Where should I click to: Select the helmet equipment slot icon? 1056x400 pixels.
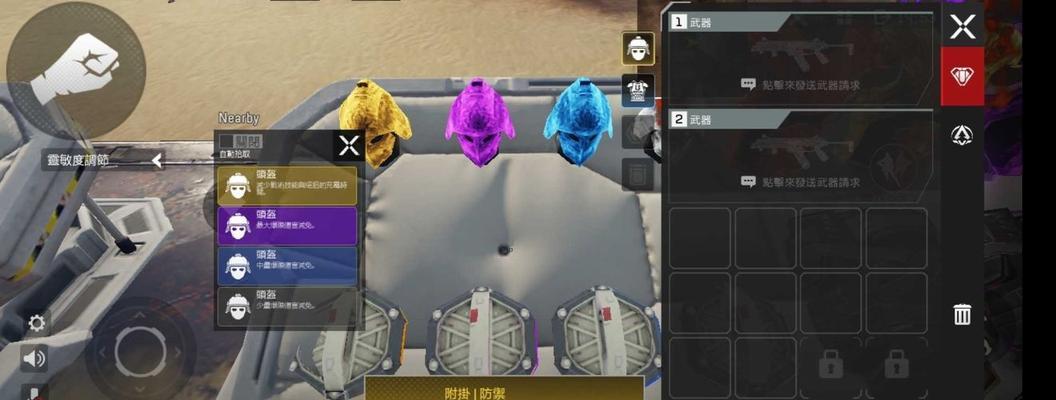click(638, 48)
